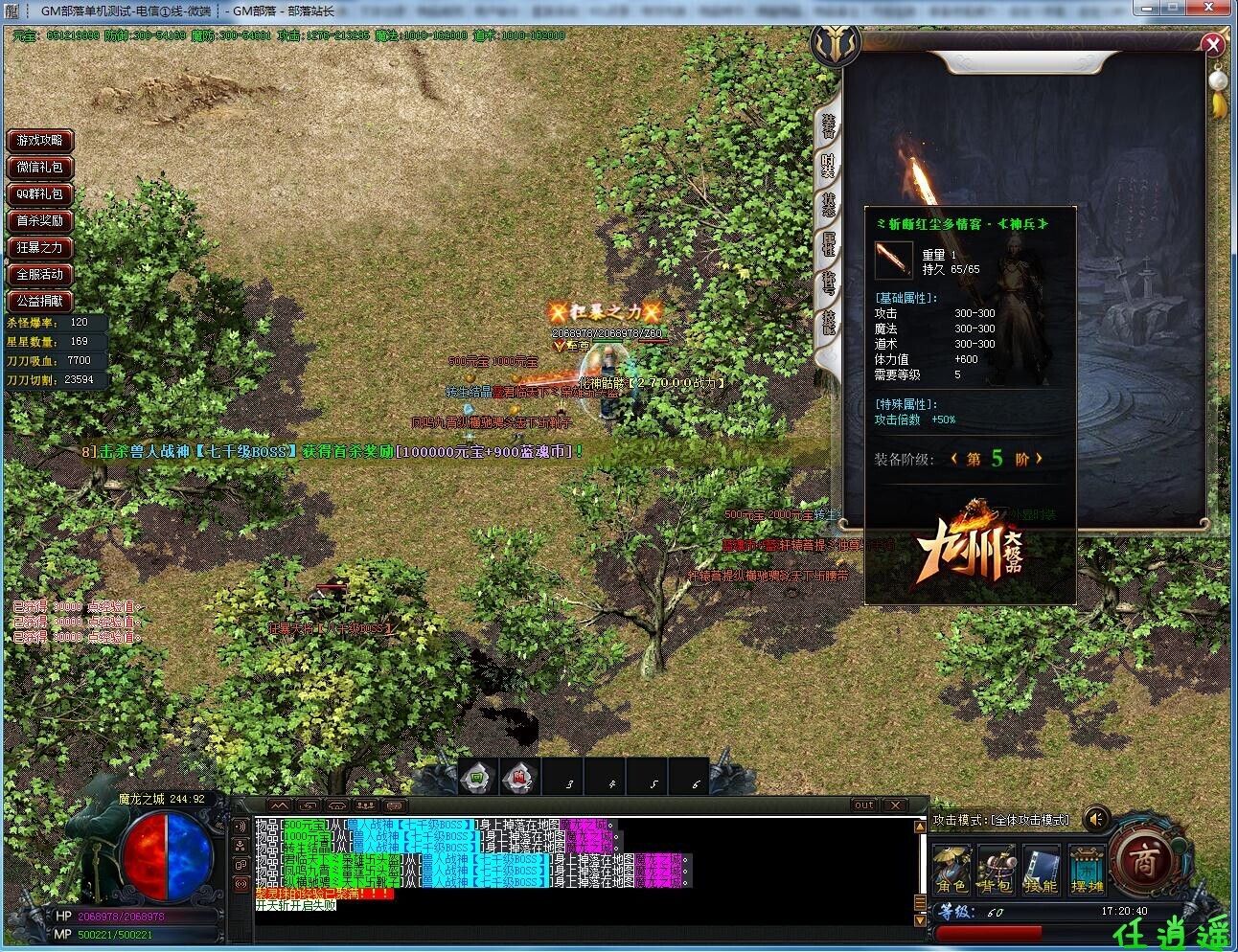Mute game audio with the speaker icon
This screenshot has height=952, width=1238.
(x=1096, y=819)
